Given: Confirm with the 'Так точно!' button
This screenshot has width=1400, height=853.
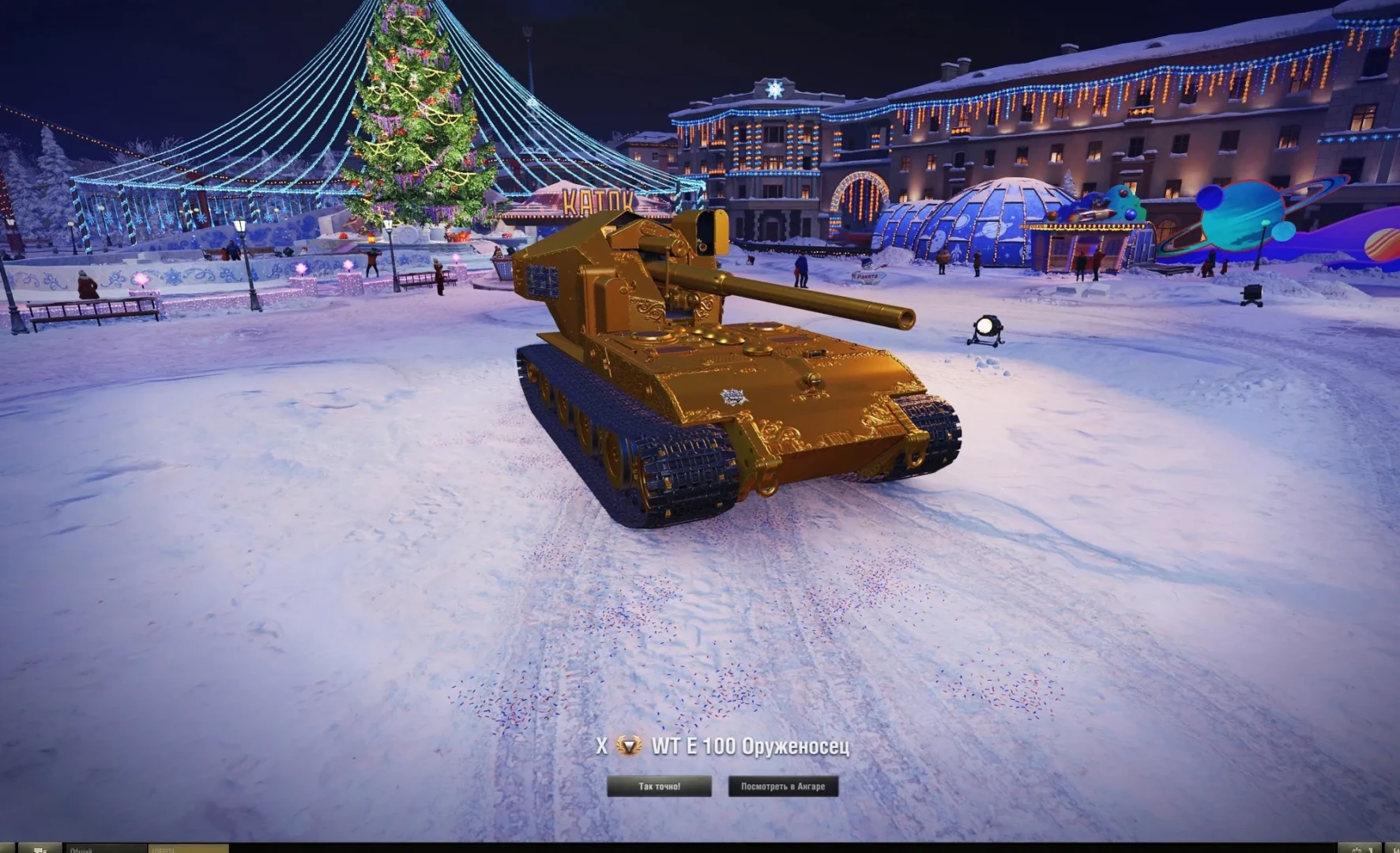Looking at the screenshot, I should [x=659, y=786].
